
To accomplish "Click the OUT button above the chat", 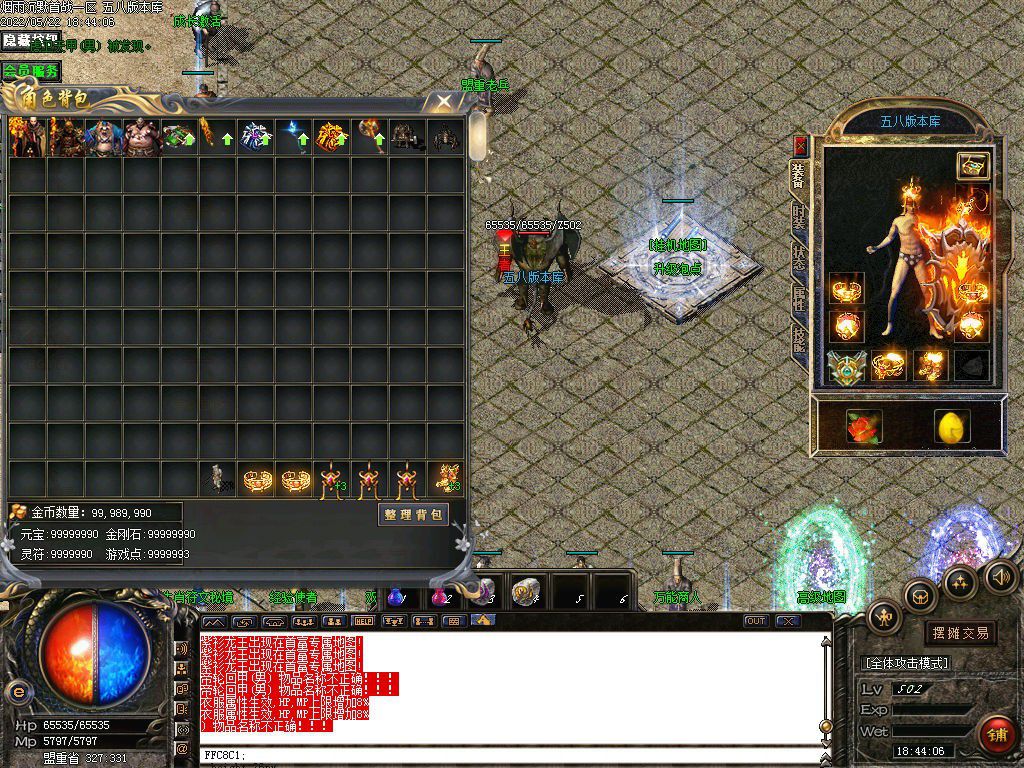I will coord(756,621).
